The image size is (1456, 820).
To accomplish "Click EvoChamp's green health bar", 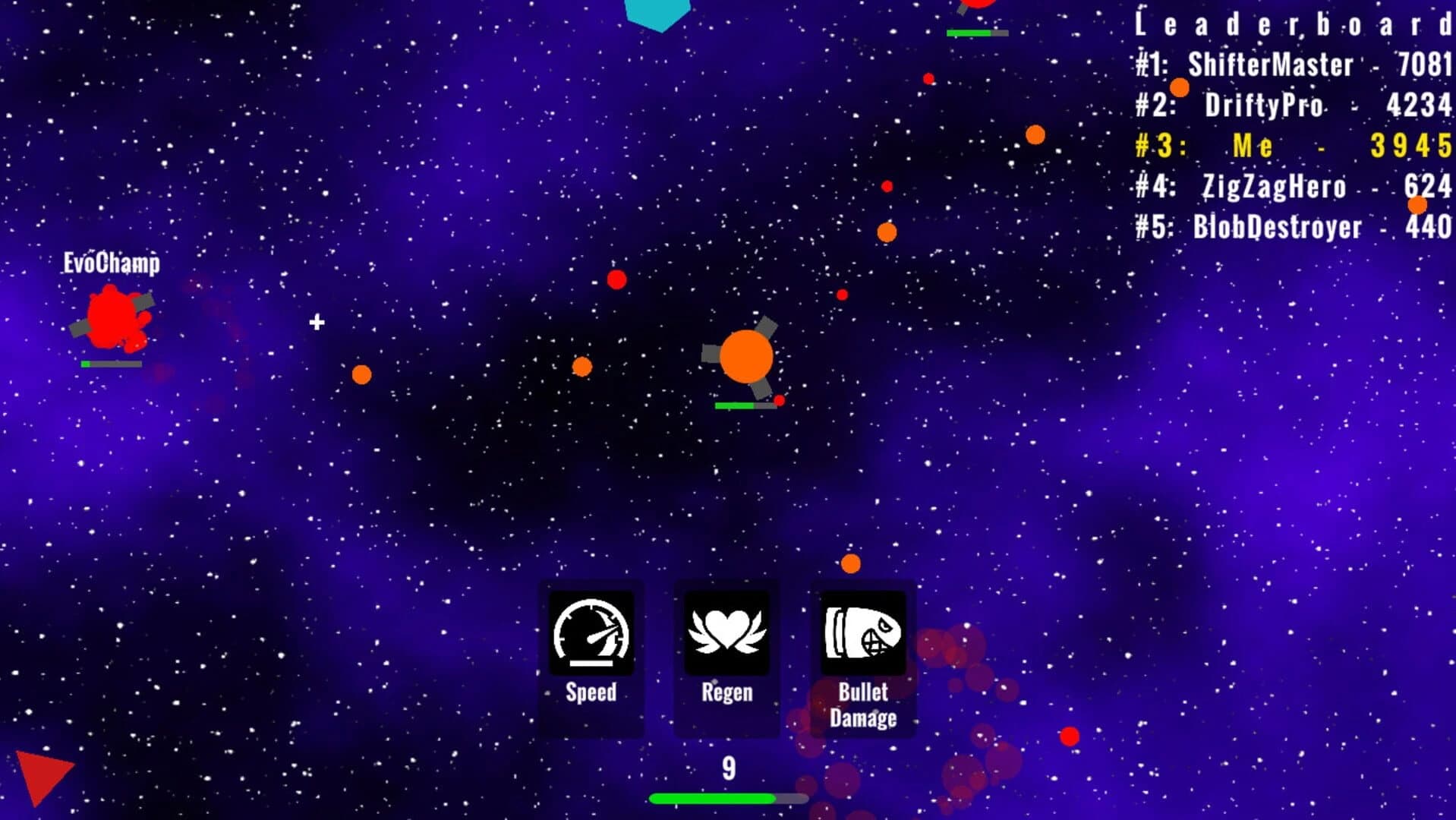I will pyautogui.click(x=110, y=364).
